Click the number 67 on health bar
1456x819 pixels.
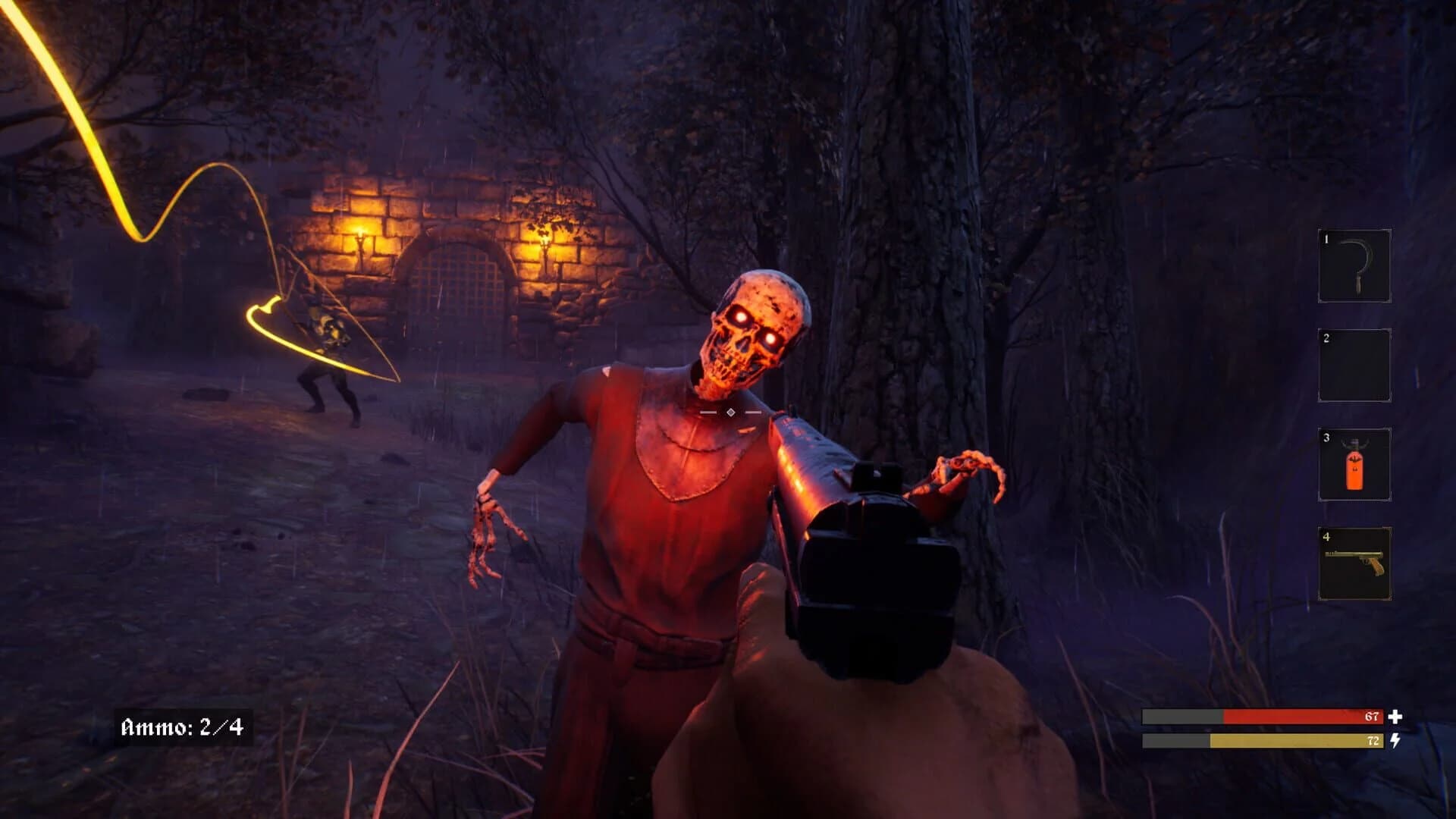1371,717
